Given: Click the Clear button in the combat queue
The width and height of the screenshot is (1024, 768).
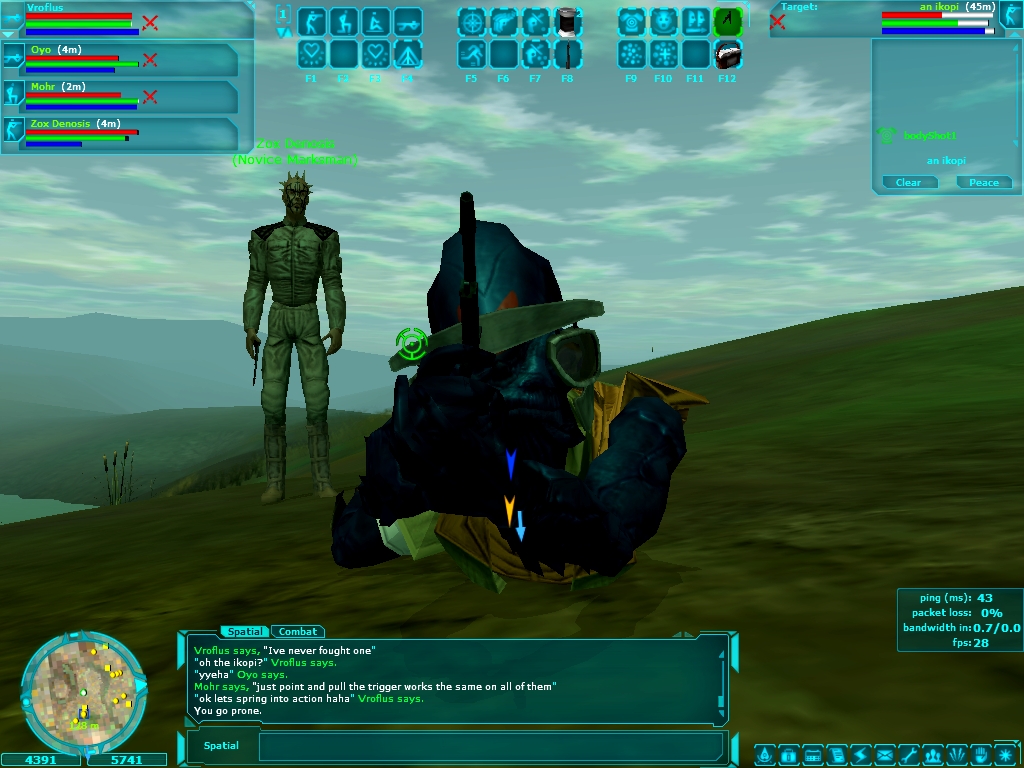Looking at the screenshot, I should pyautogui.click(x=908, y=182).
